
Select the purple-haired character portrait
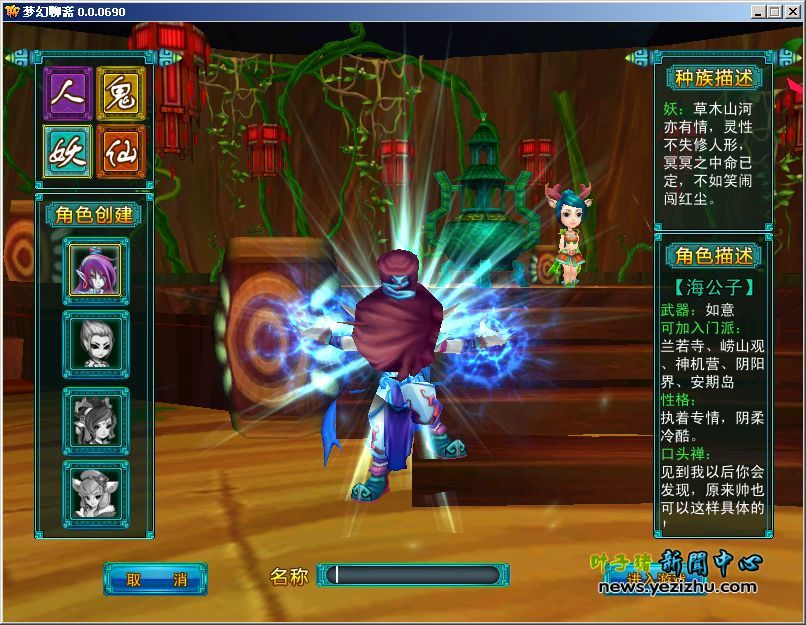coord(95,270)
